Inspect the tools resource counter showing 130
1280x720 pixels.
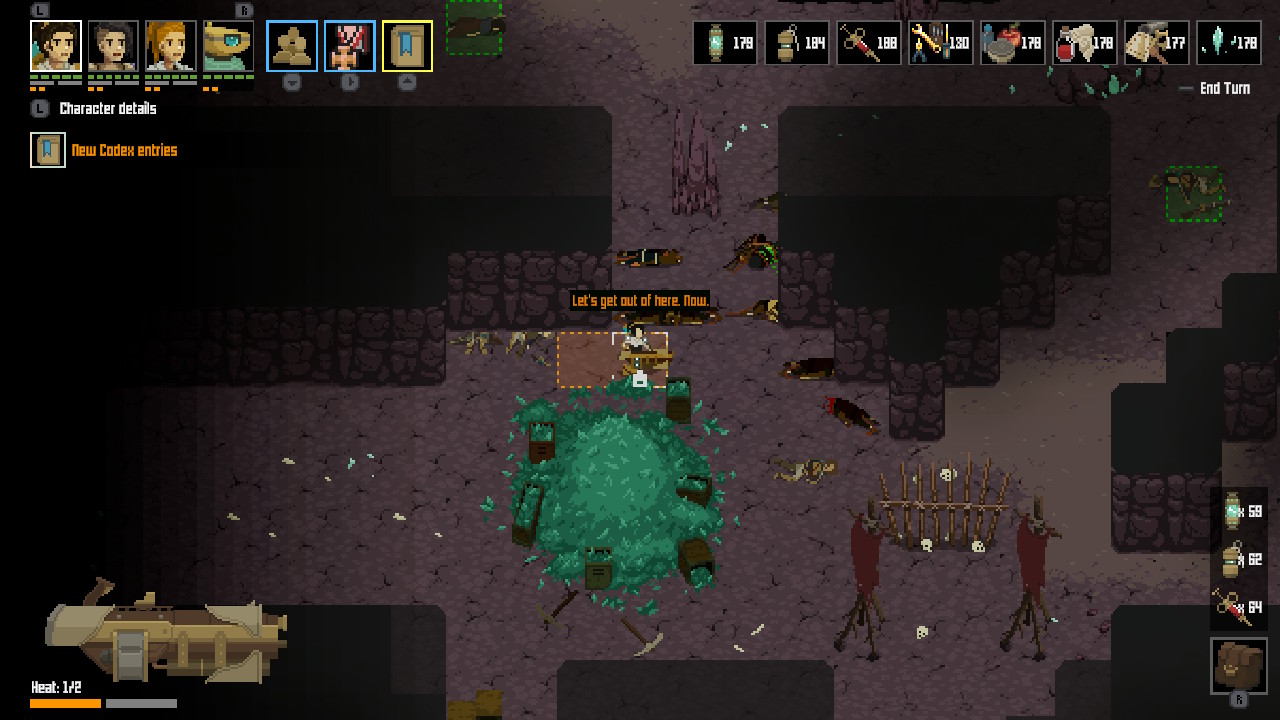click(x=941, y=42)
